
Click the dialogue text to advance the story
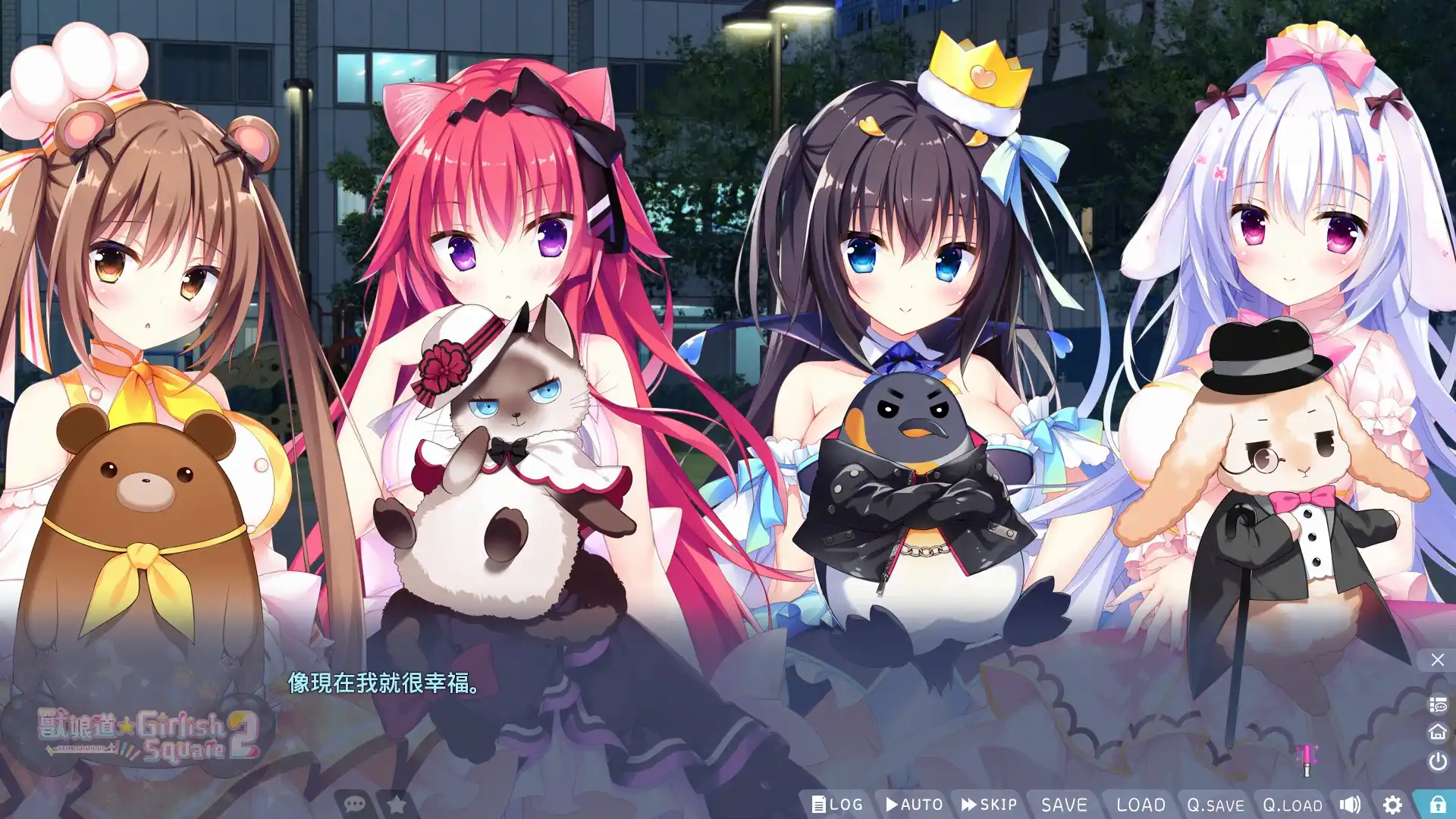(x=381, y=684)
